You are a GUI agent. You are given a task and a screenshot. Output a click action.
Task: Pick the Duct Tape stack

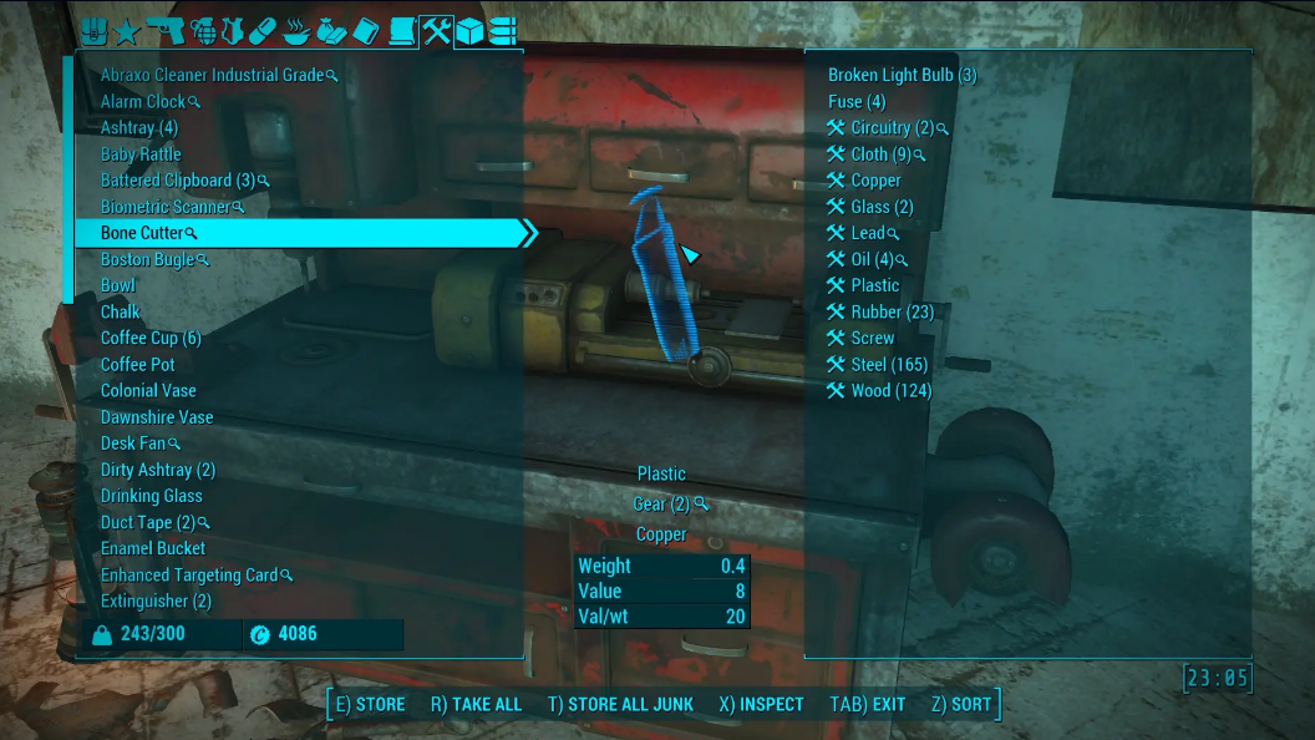point(148,522)
